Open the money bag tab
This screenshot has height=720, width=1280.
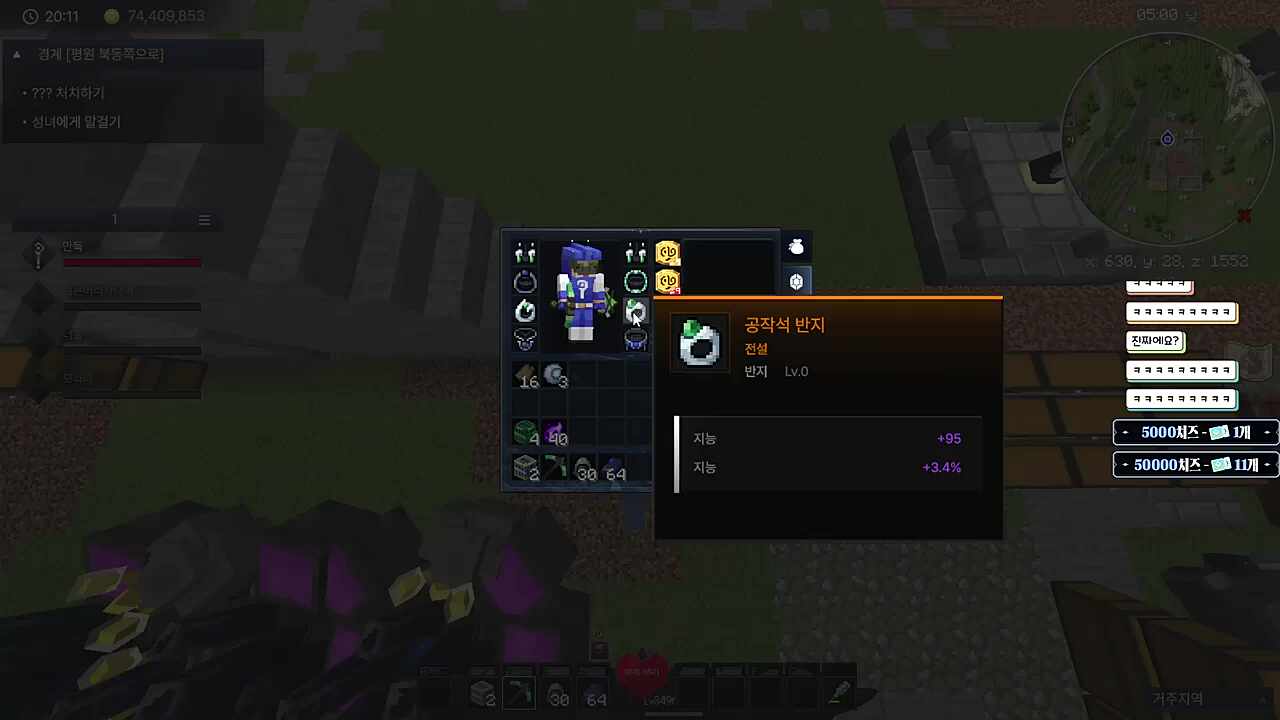tap(796, 247)
